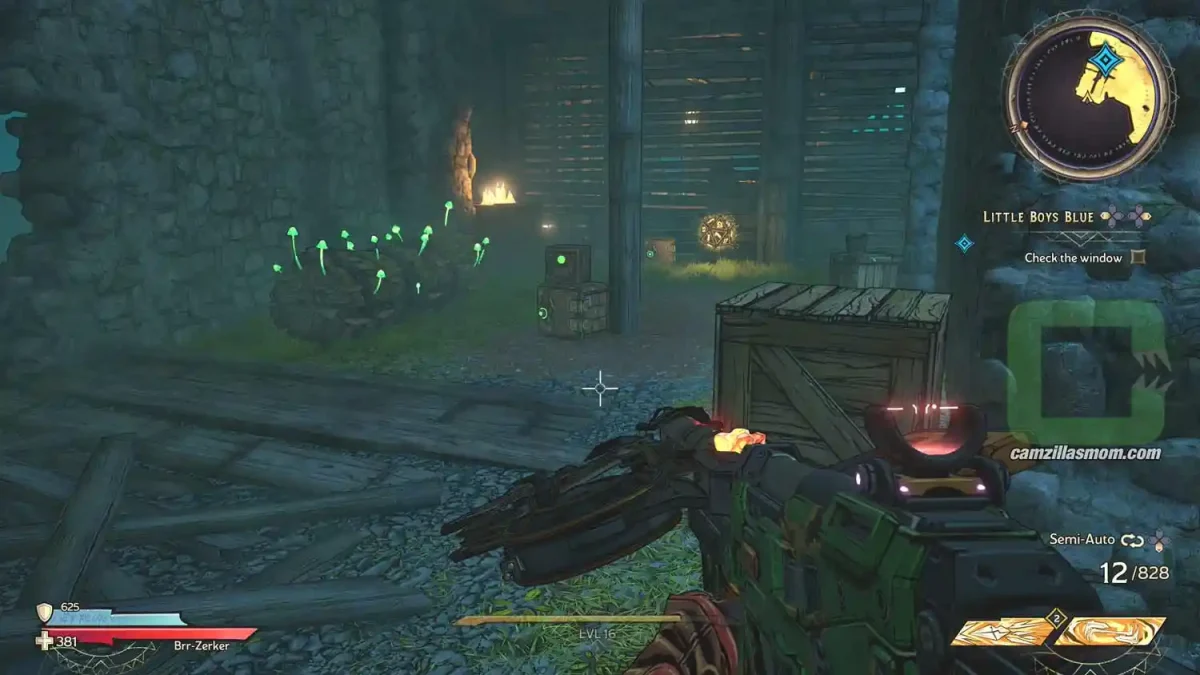Click the blue diamond icon beside the objective
Screen dimensions: 1200x675
[x=964, y=243]
